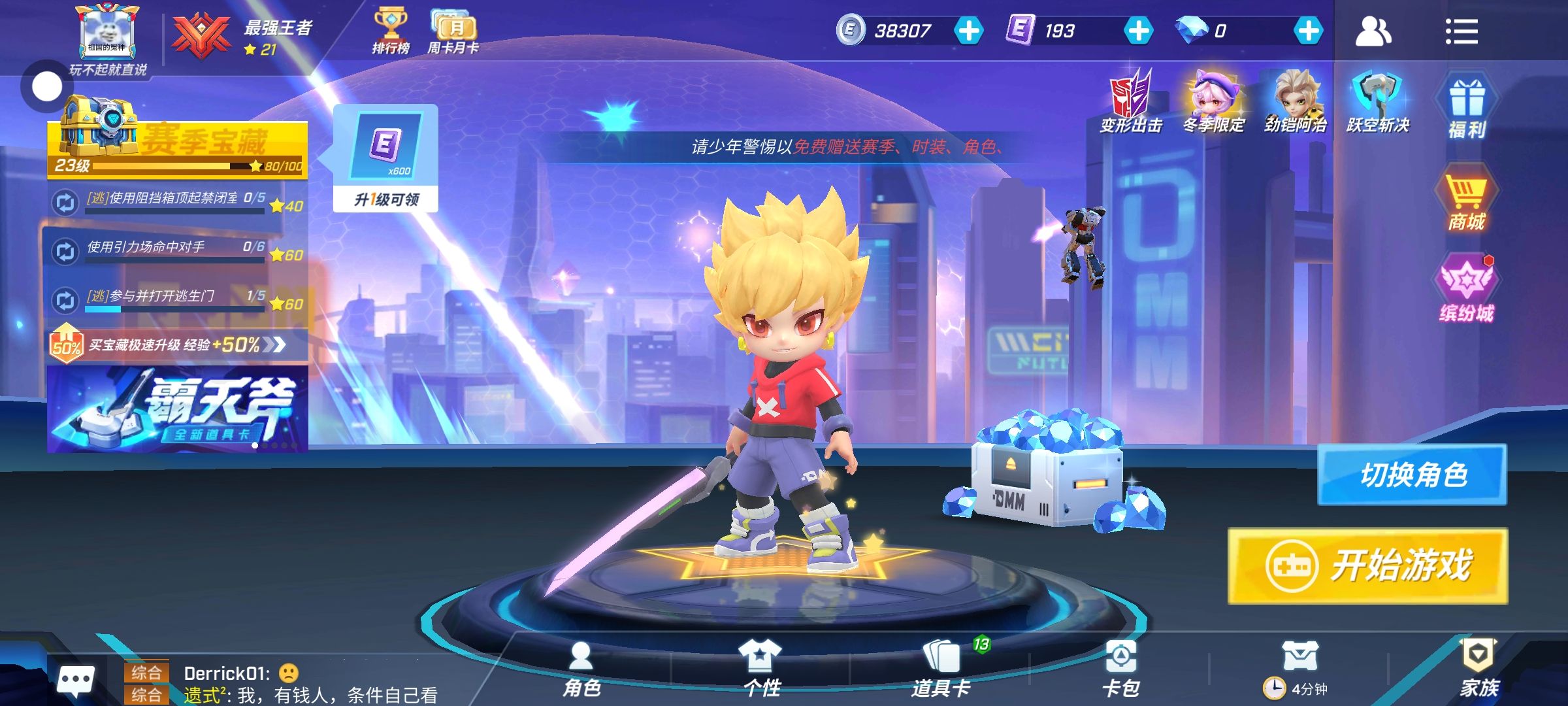
Task: Open the 跃空斩决 event icon
Action: pos(1378,101)
